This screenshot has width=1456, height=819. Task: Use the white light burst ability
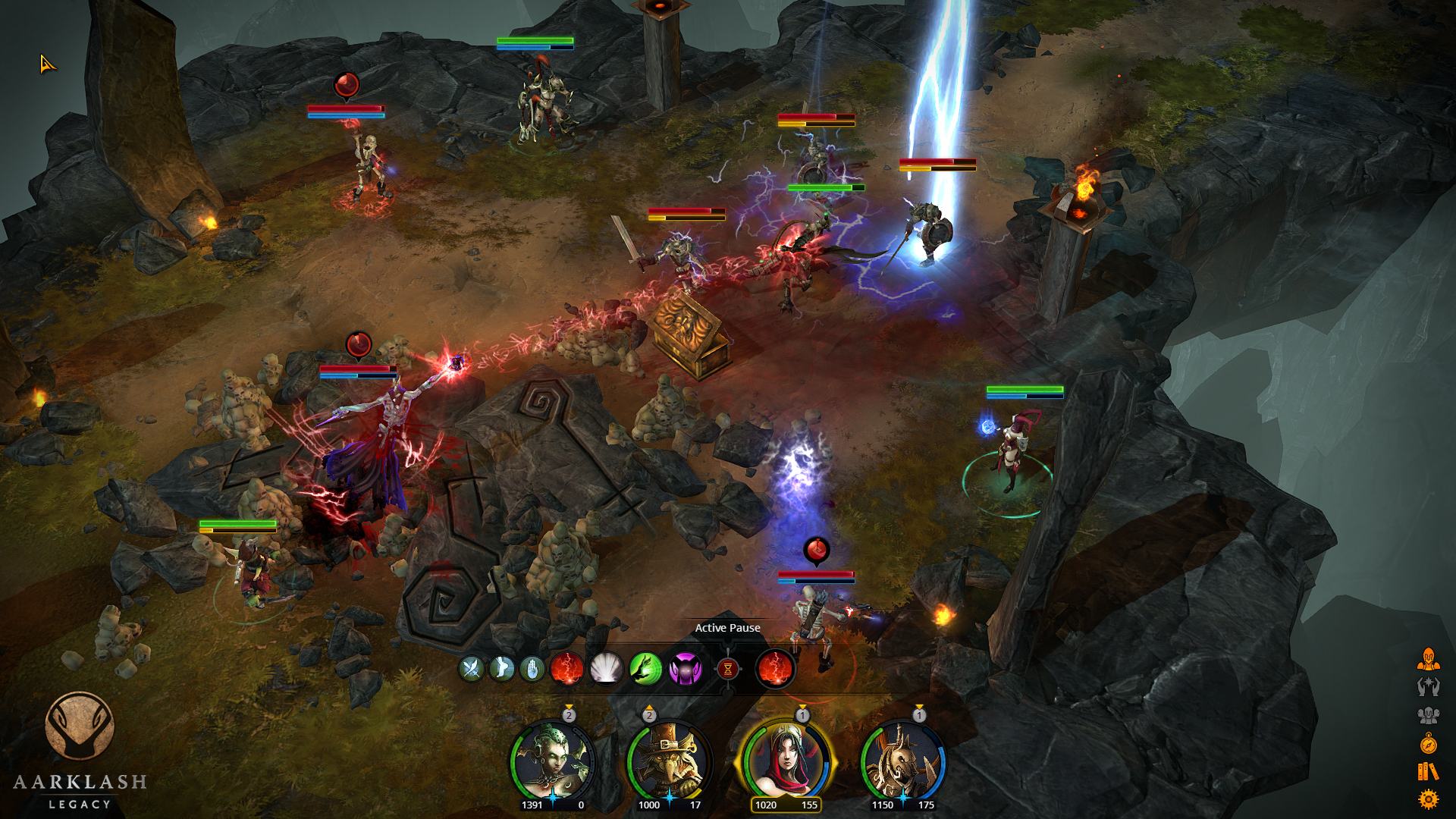[x=606, y=669]
